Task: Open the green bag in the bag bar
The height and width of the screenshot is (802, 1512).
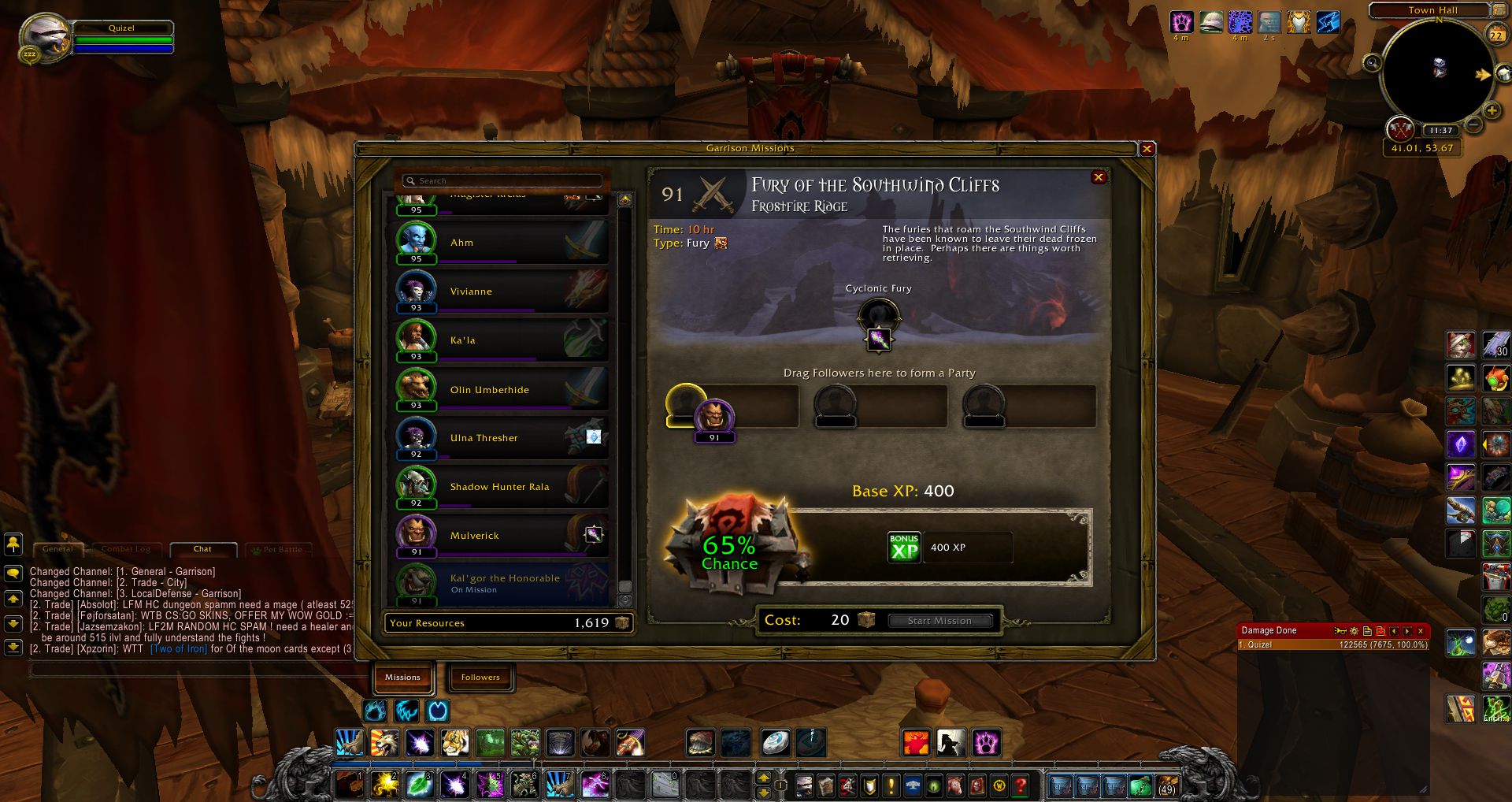Action: tap(1140, 785)
